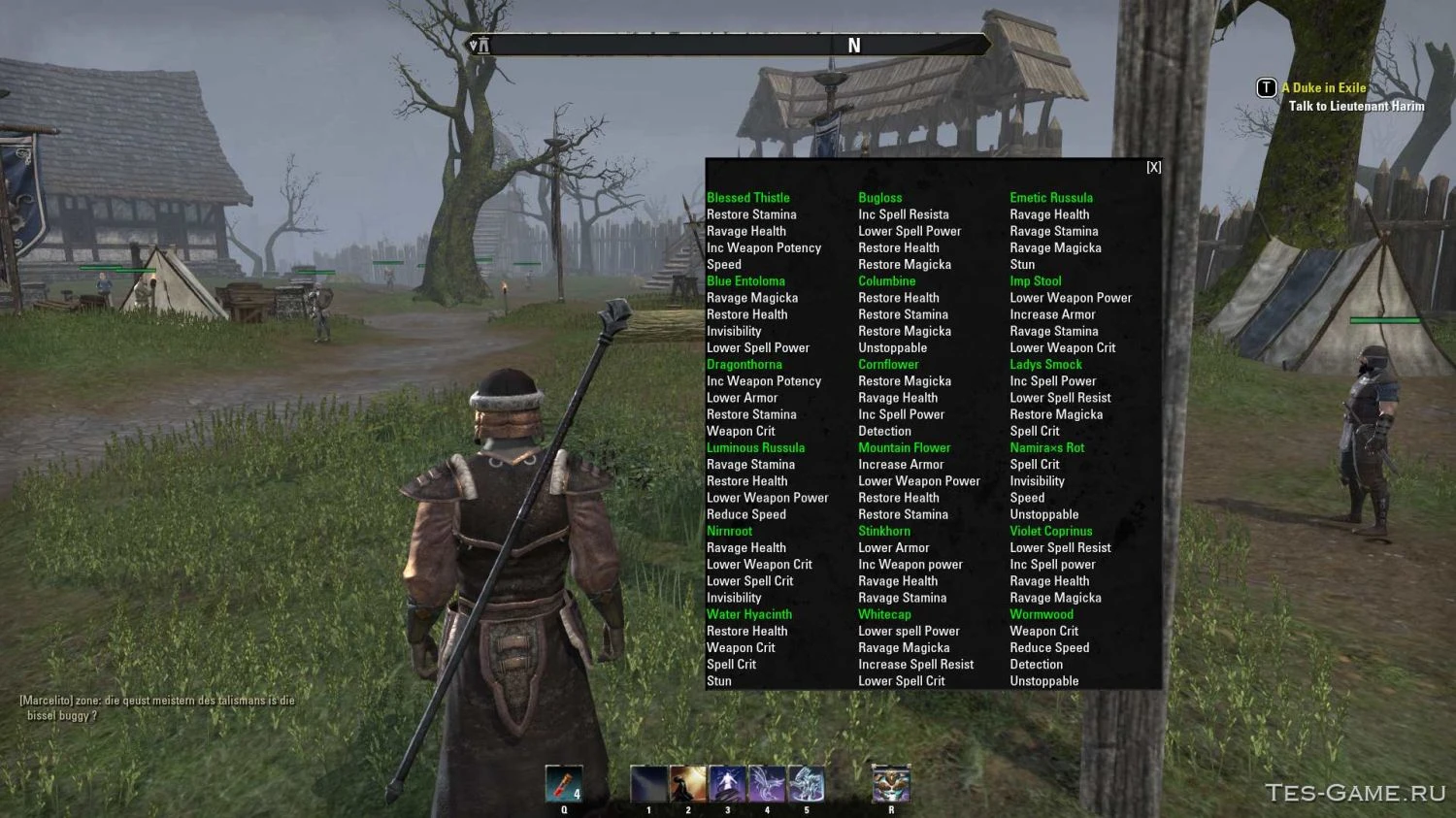Select the Water Hyacinth reagent heading

[x=748, y=614]
